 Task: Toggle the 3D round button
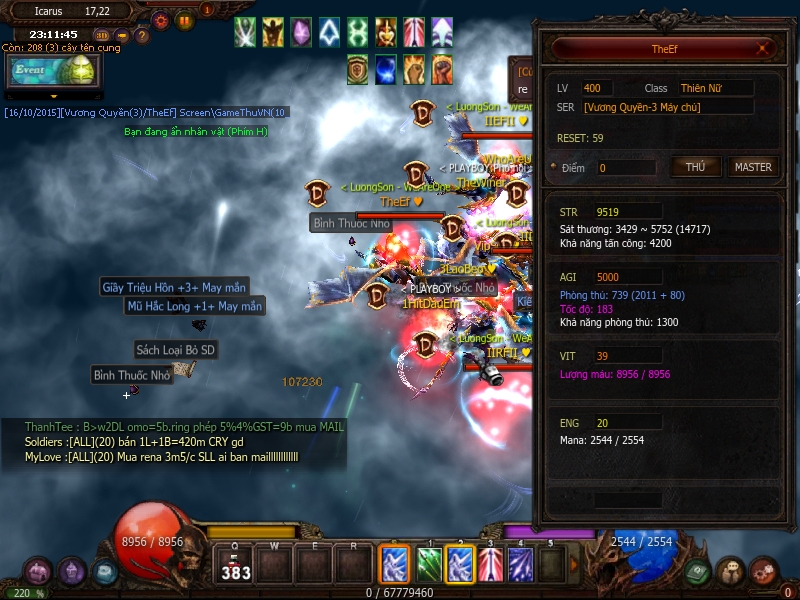[100, 36]
